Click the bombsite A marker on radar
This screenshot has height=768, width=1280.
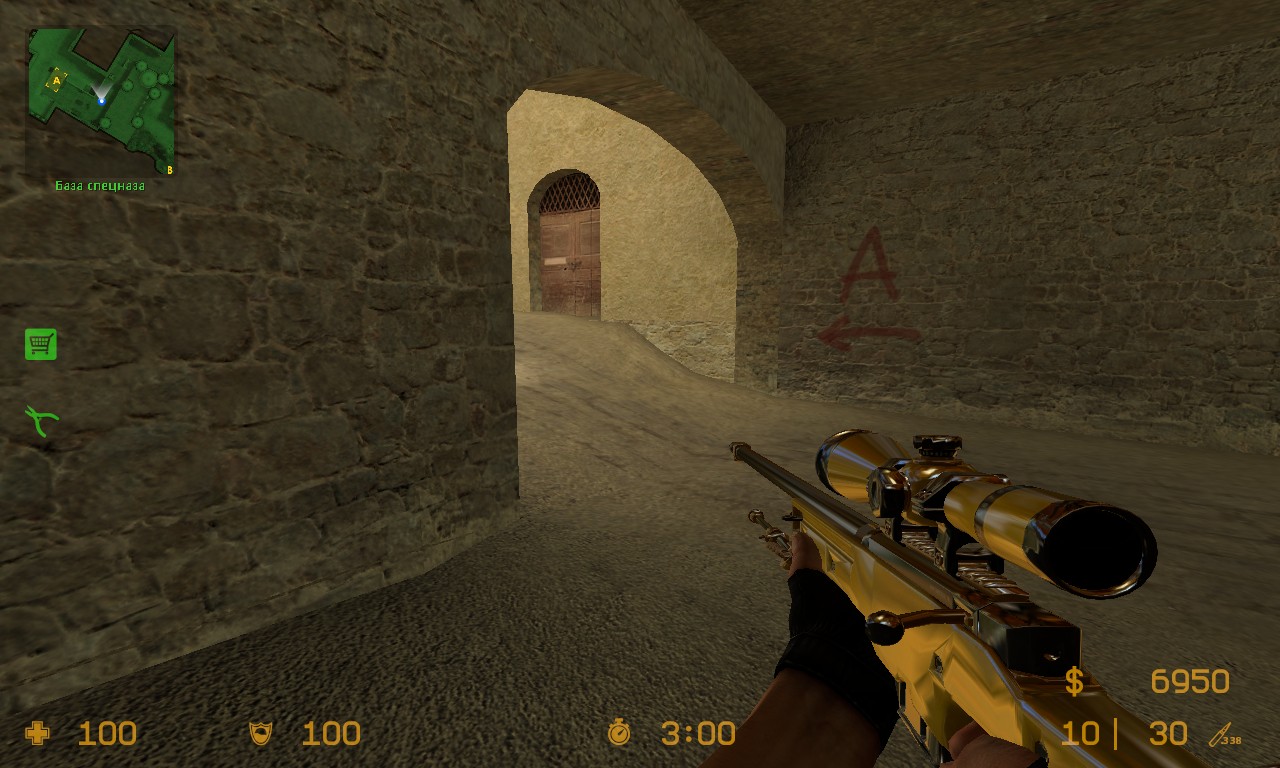coord(55,79)
